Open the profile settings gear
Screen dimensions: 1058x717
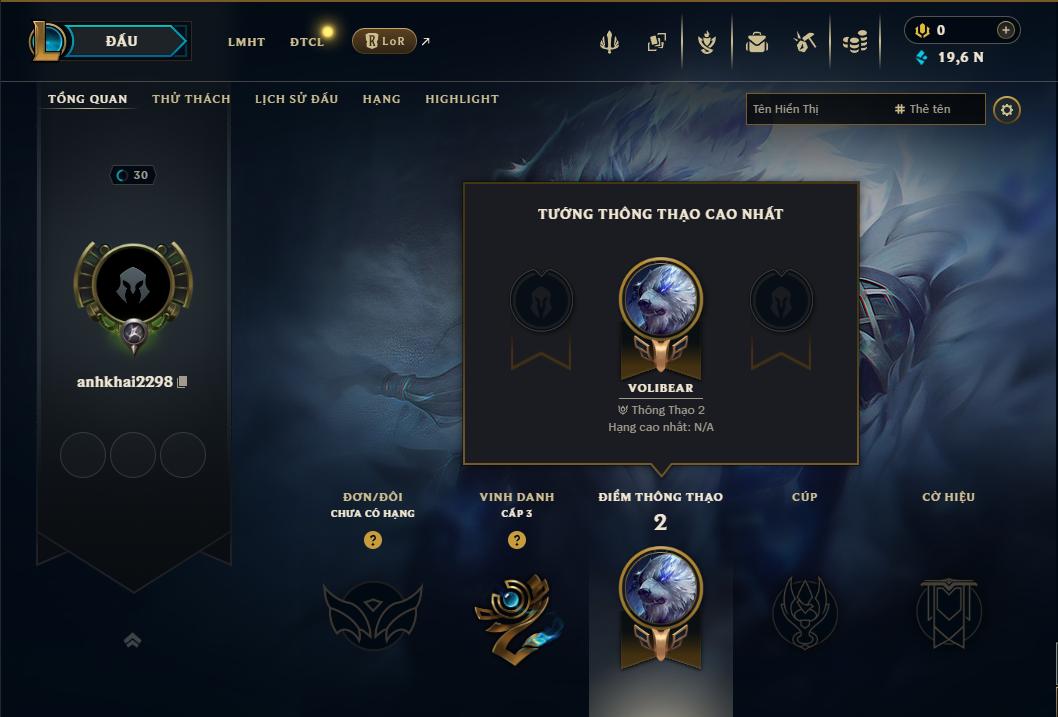tap(1007, 109)
